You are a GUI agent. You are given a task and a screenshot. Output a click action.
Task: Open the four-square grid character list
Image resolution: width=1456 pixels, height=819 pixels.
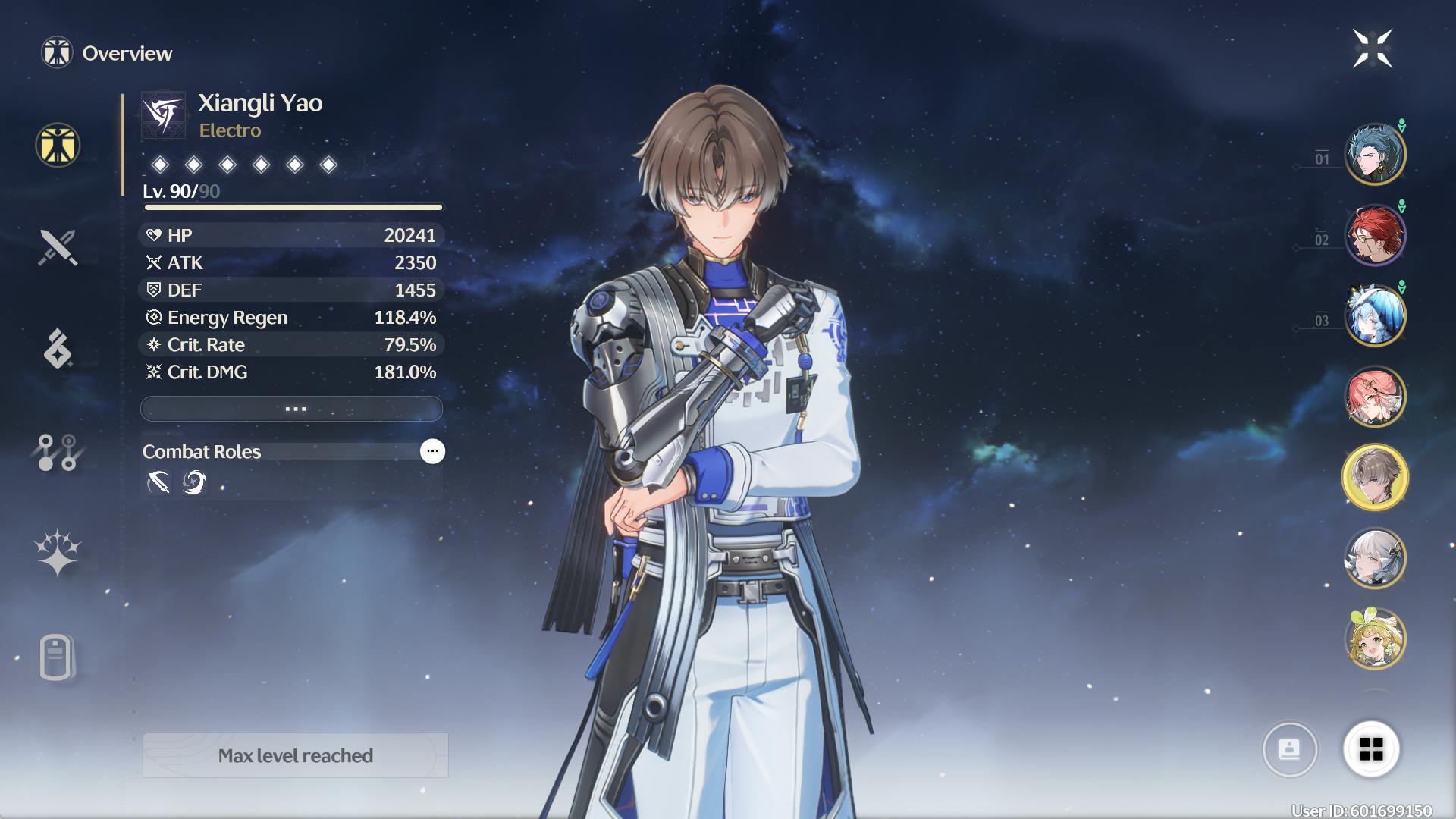[x=1371, y=749]
